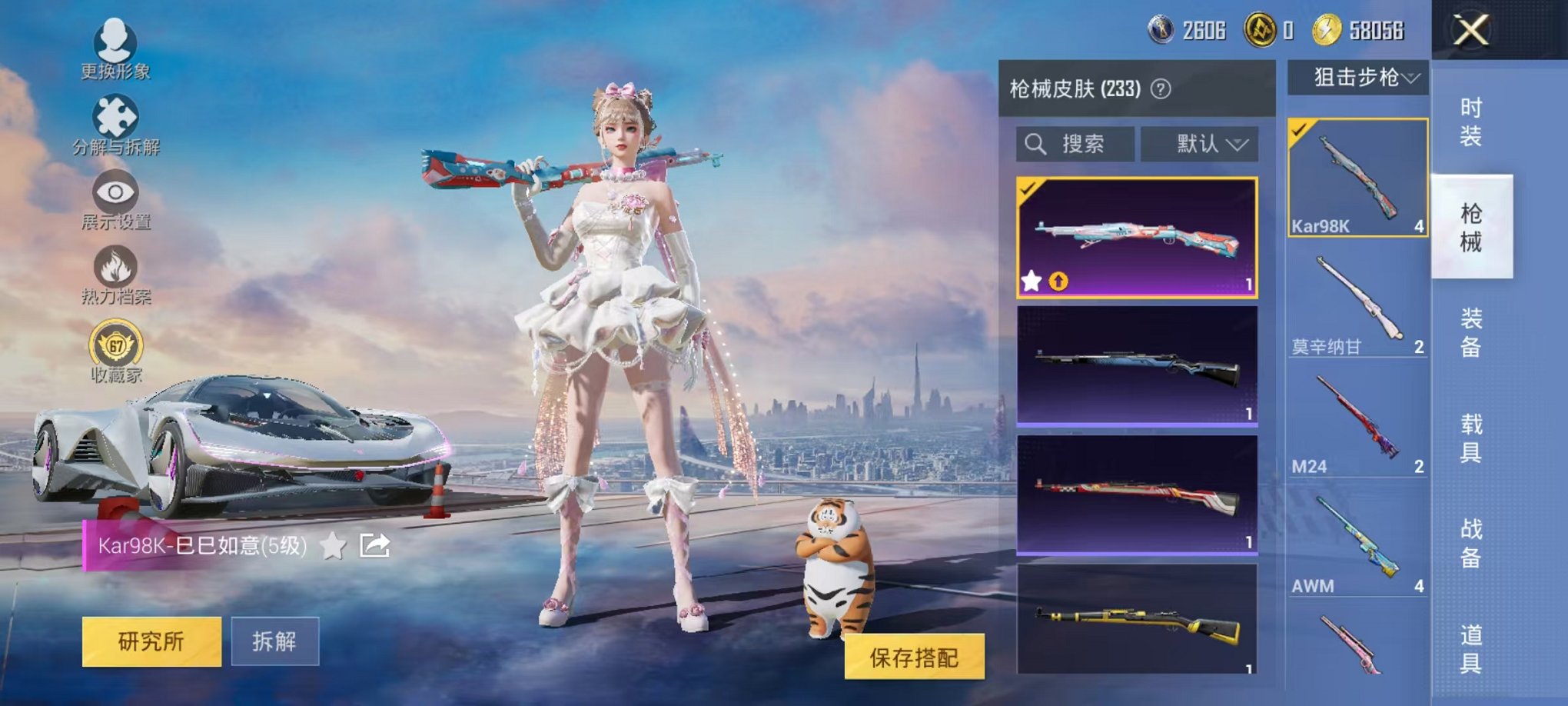Open 展示设置 via the eye icon
The image size is (1568, 706).
coord(114,191)
